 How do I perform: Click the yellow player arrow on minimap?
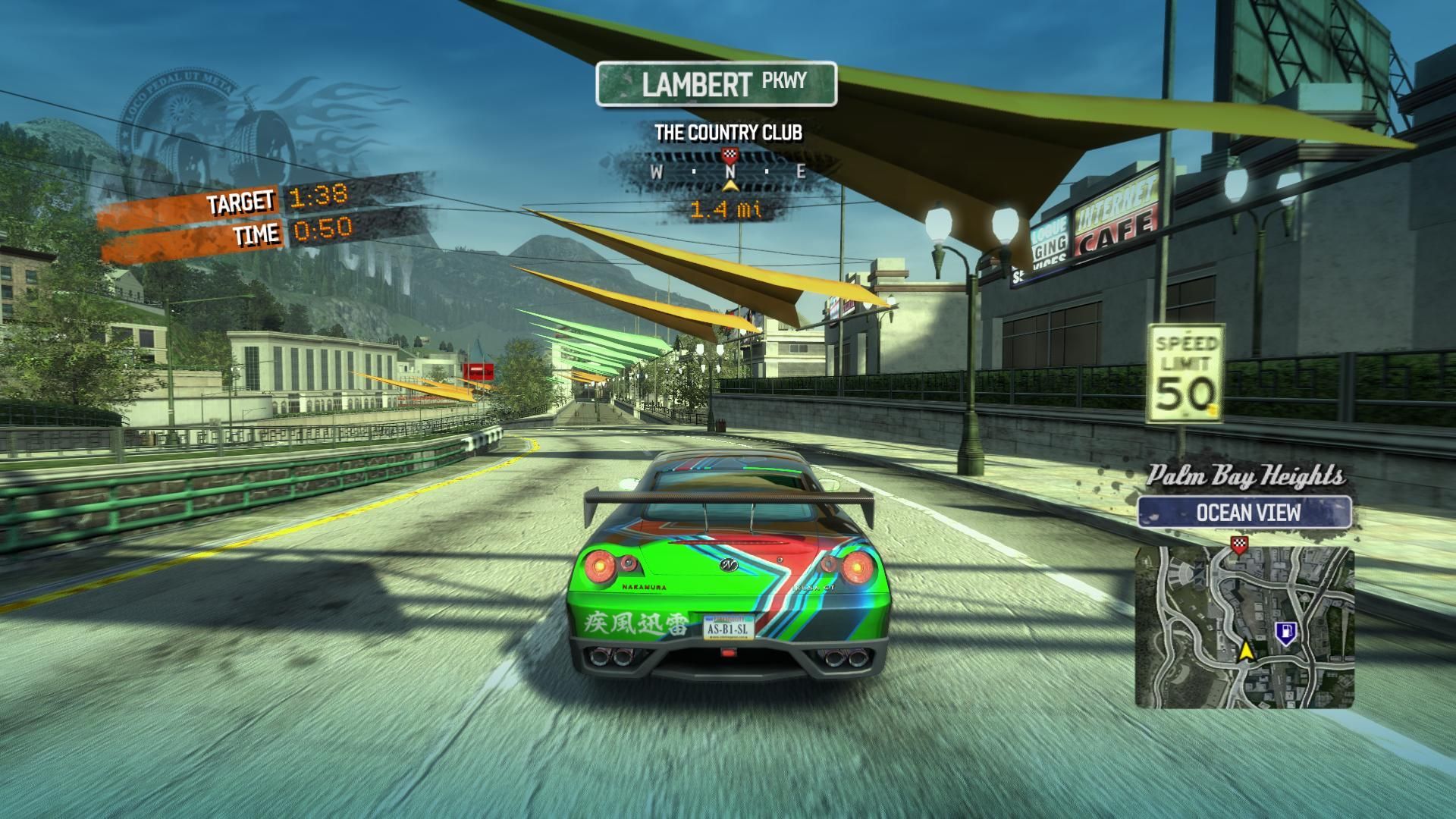pyautogui.click(x=1245, y=651)
